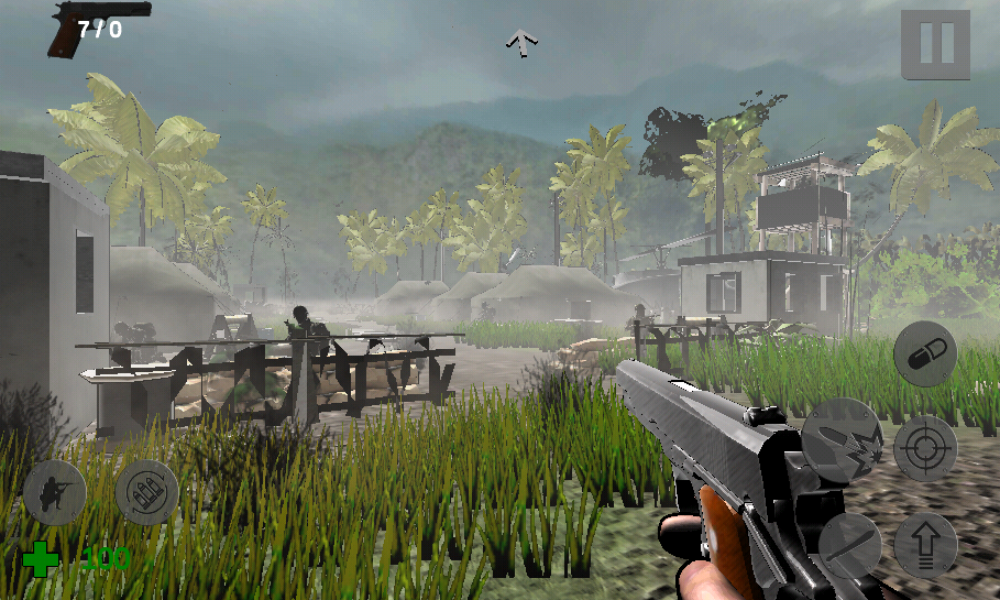Jump using the up arrow button
The width and height of the screenshot is (1000, 600).
pyautogui.click(x=925, y=546)
